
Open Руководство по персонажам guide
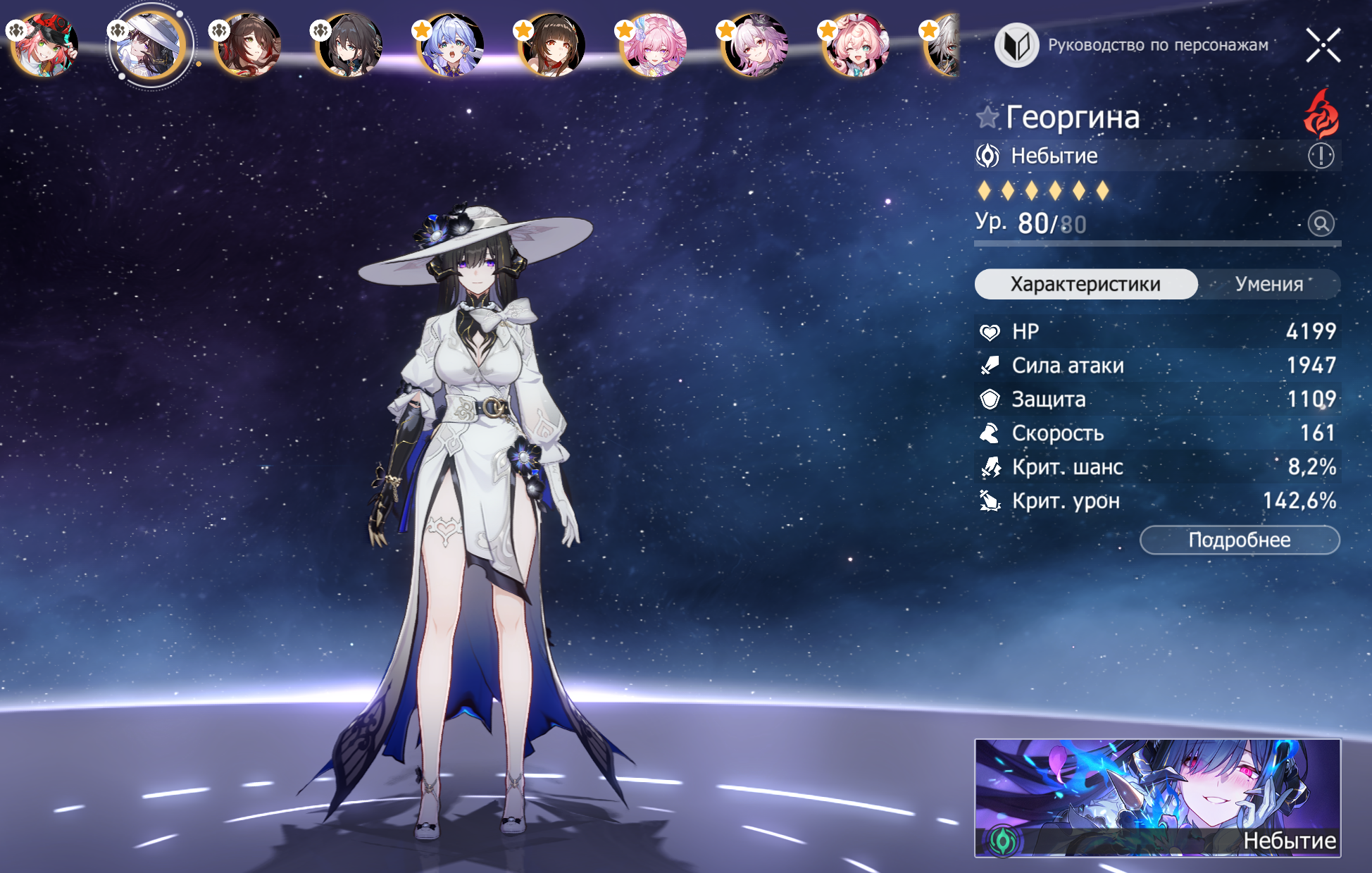click(1132, 45)
